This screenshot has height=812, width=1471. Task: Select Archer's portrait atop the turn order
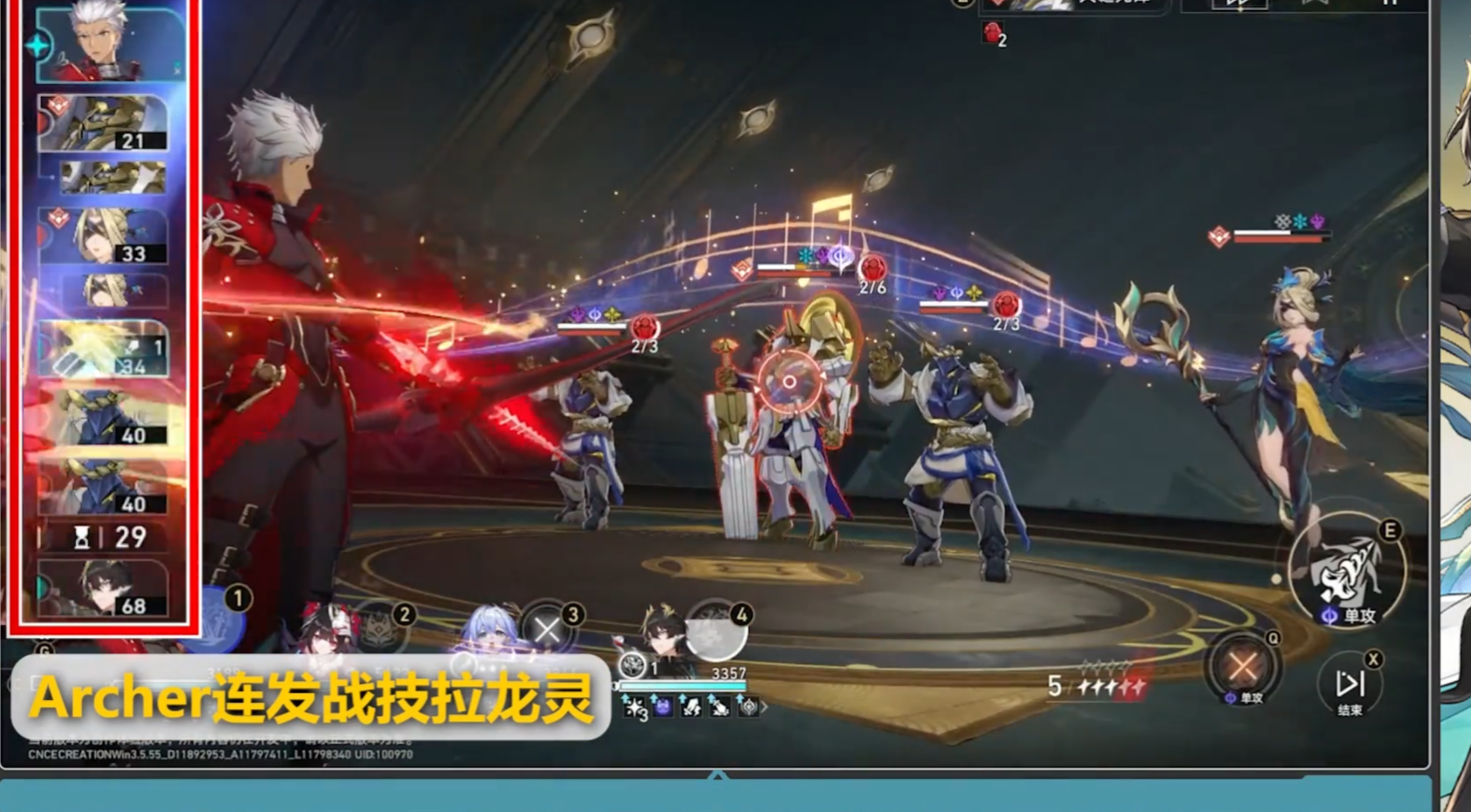pos(110,43)
